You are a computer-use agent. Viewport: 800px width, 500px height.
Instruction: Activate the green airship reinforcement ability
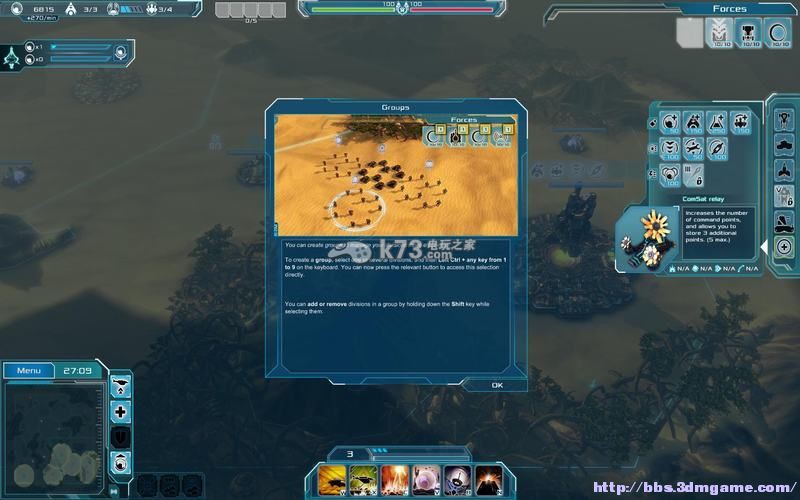pyautogui.click(x=364, y=479)
